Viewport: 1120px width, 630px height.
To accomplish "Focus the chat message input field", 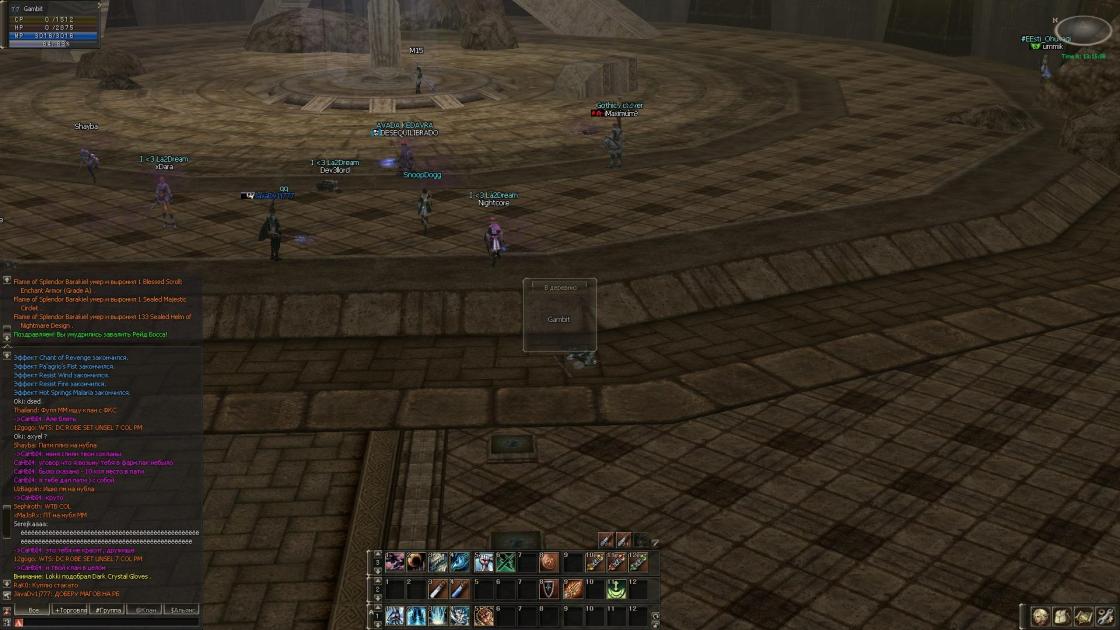I will coord(110,622).
